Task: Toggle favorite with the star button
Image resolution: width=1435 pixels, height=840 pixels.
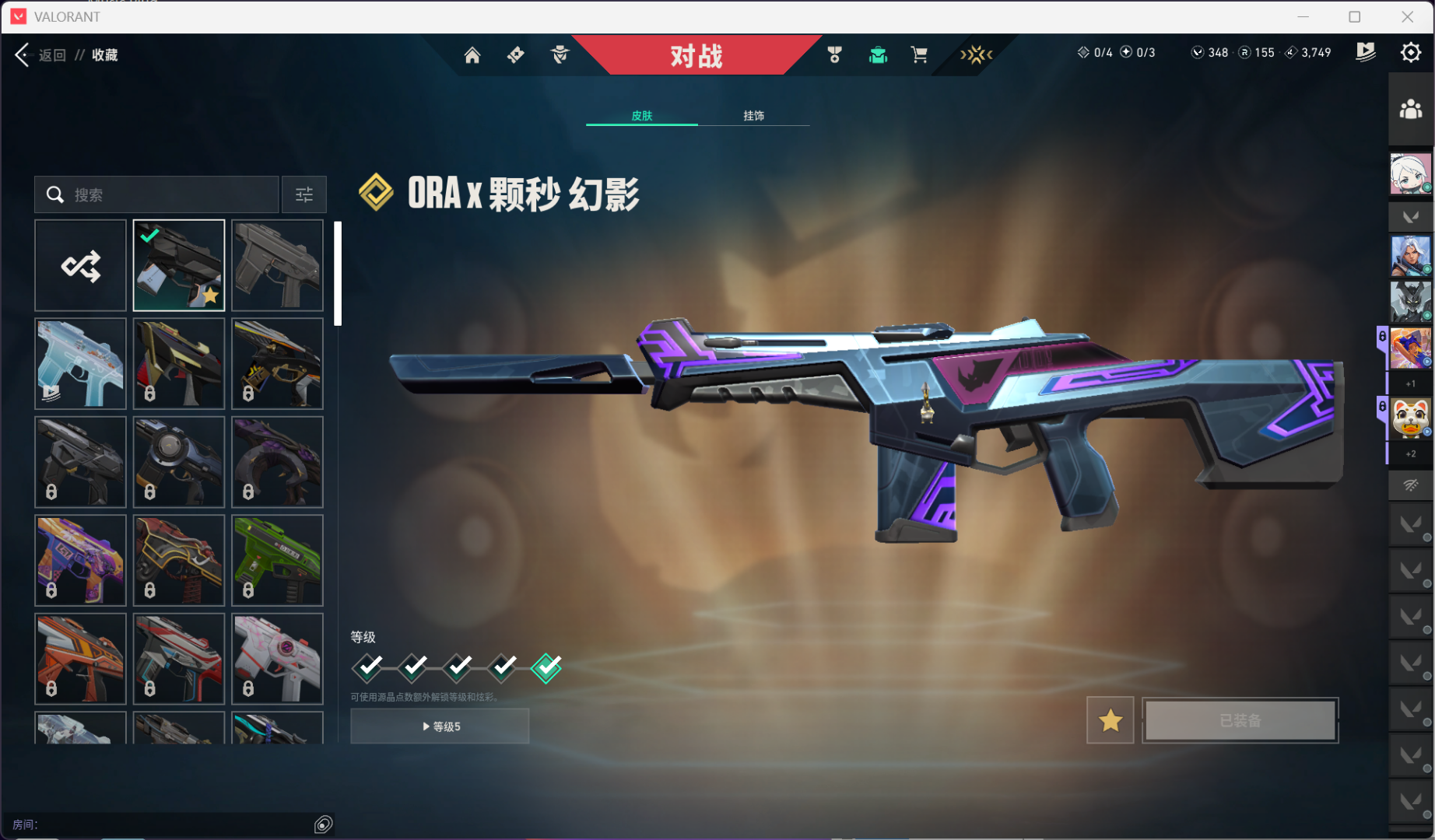Action: tap(1110, 721)
